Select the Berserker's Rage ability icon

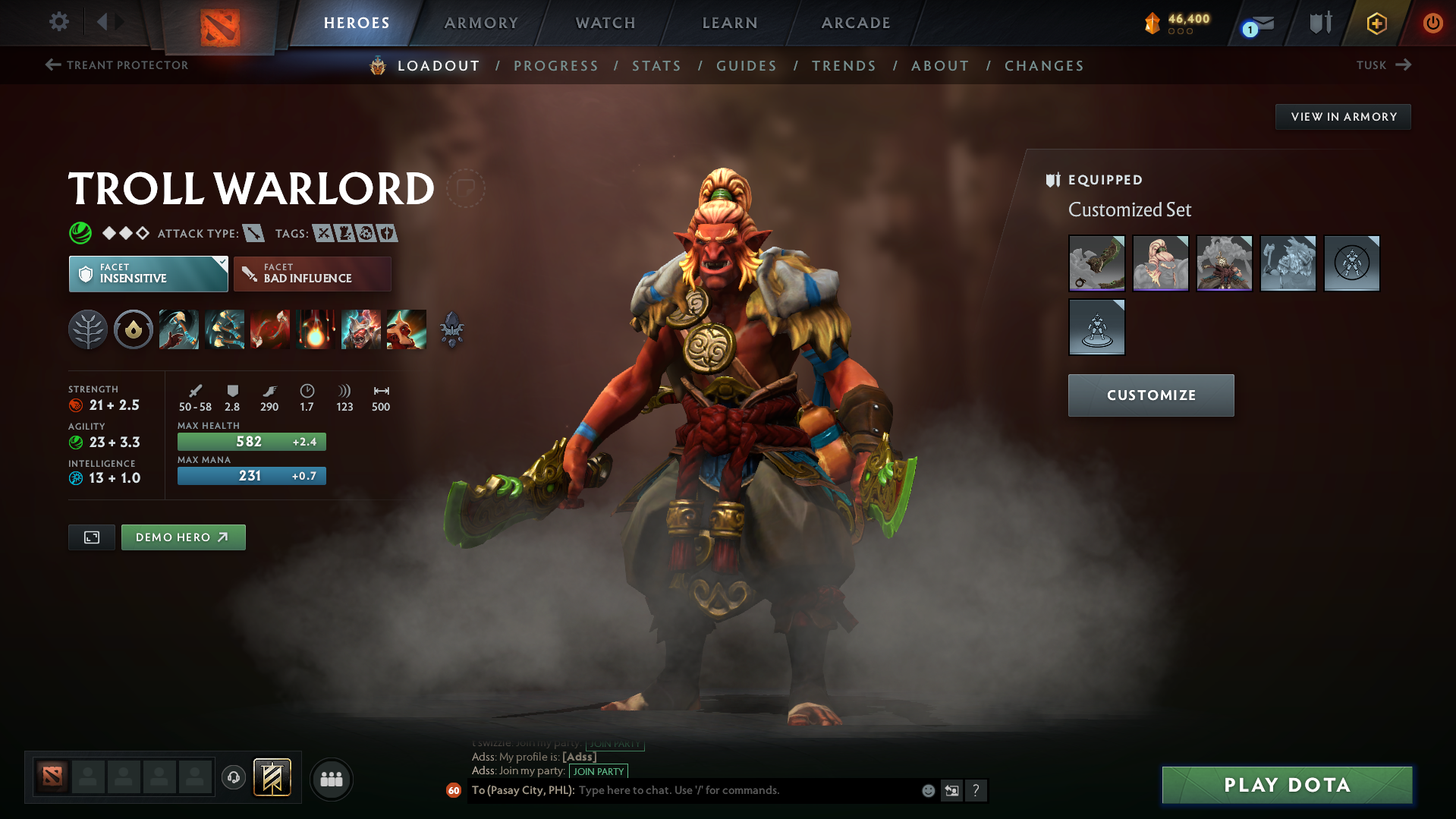tap(179, 329)
